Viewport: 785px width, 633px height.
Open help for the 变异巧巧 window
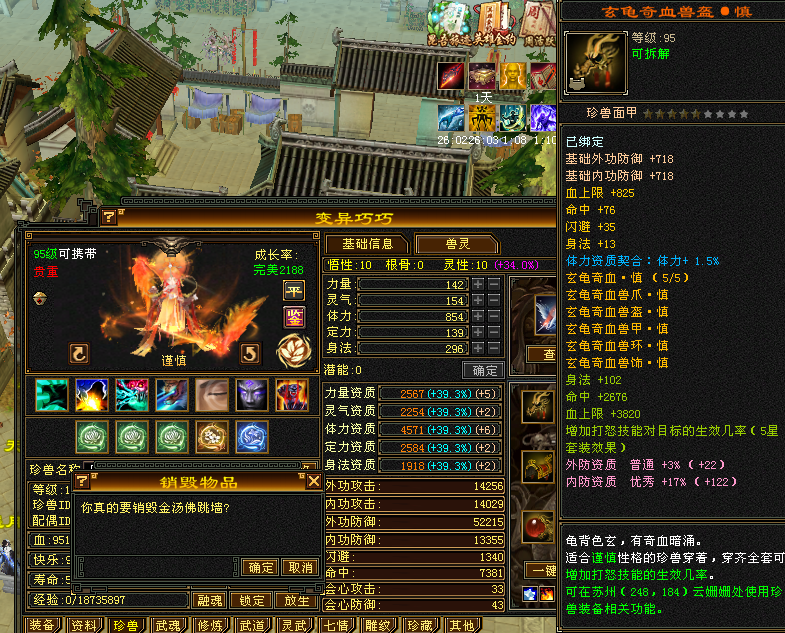tap(109, 217)
